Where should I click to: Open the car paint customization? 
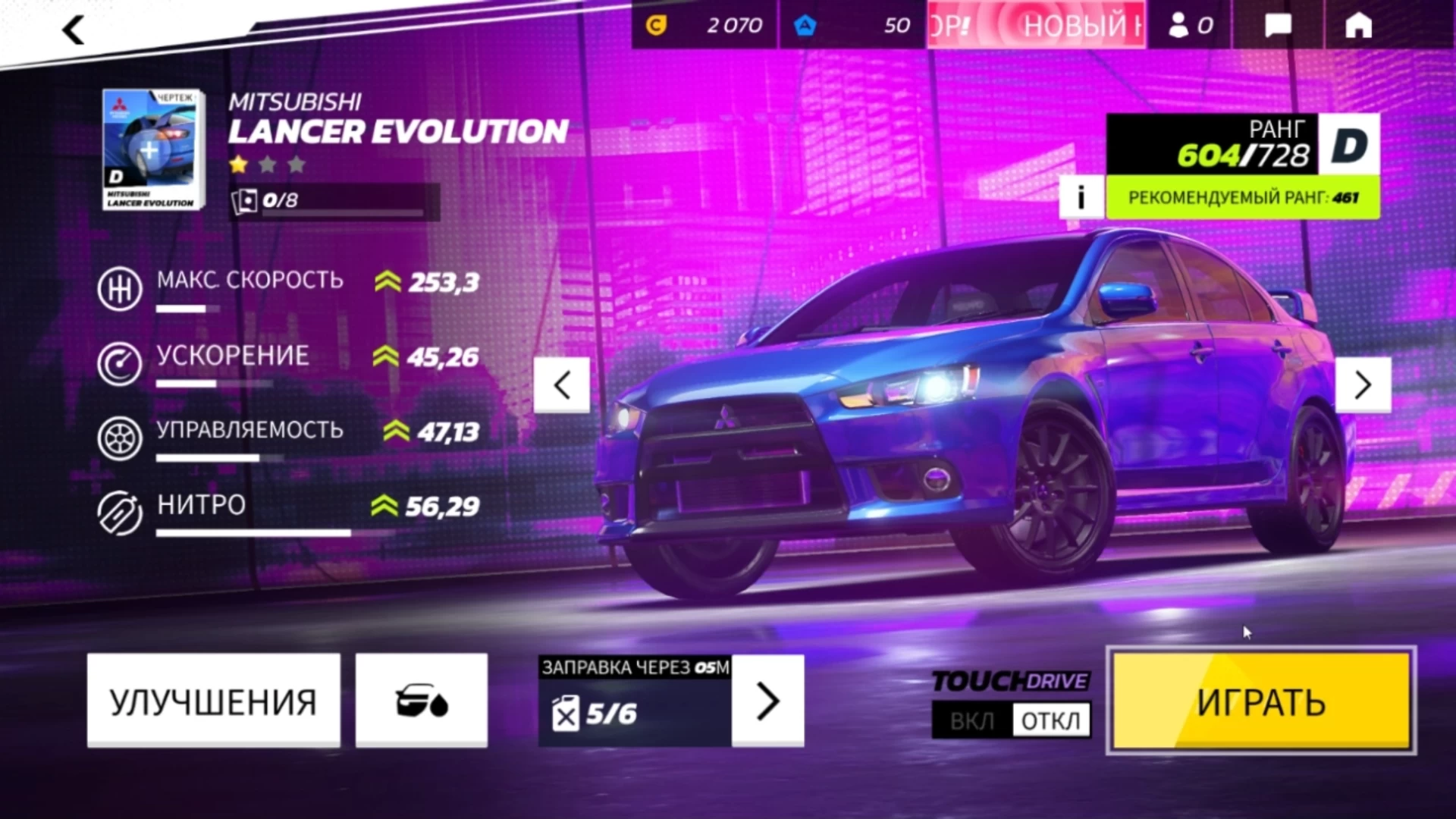click(x=422, y=701)
